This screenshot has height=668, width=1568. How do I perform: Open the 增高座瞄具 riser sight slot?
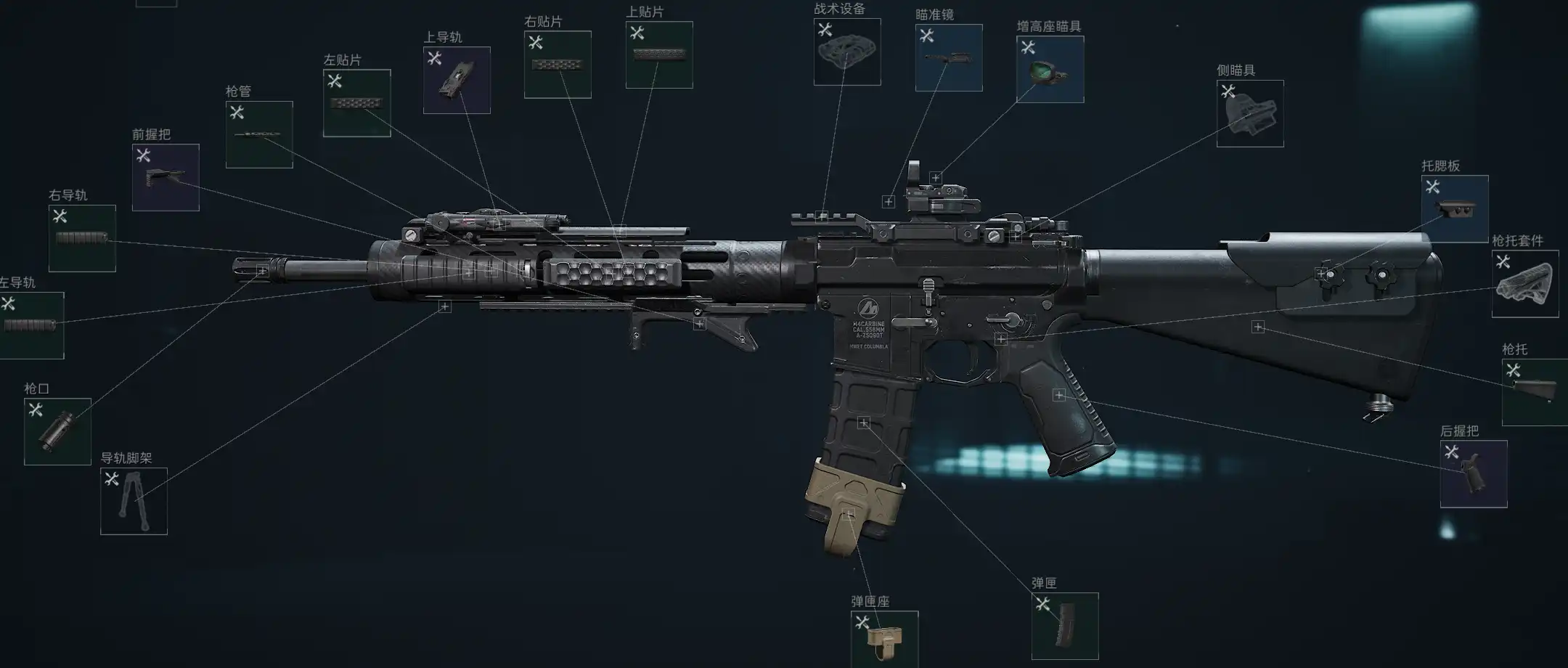(1050, 69)
